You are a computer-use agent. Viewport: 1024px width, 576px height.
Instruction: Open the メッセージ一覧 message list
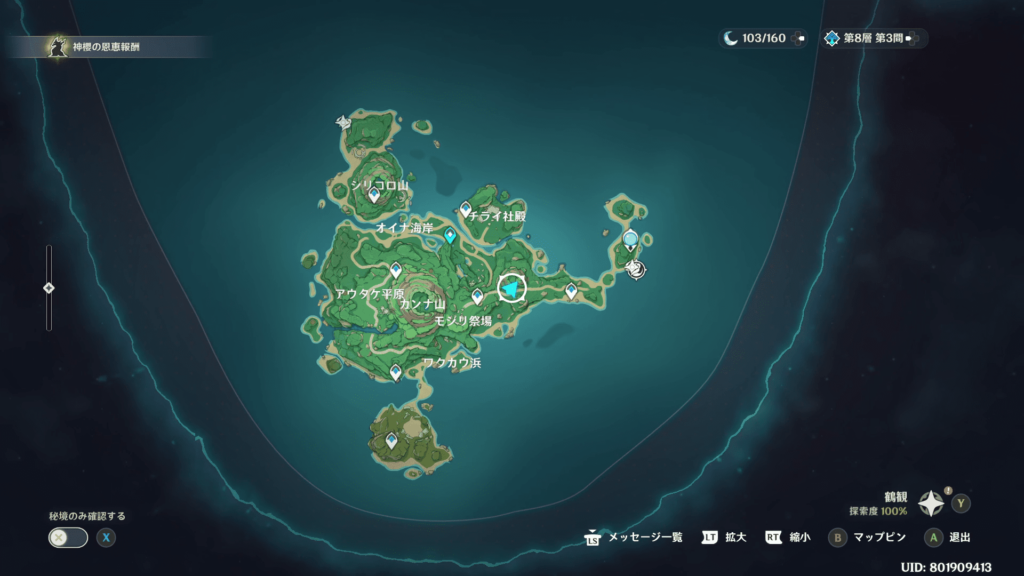(x=634, y=537)
